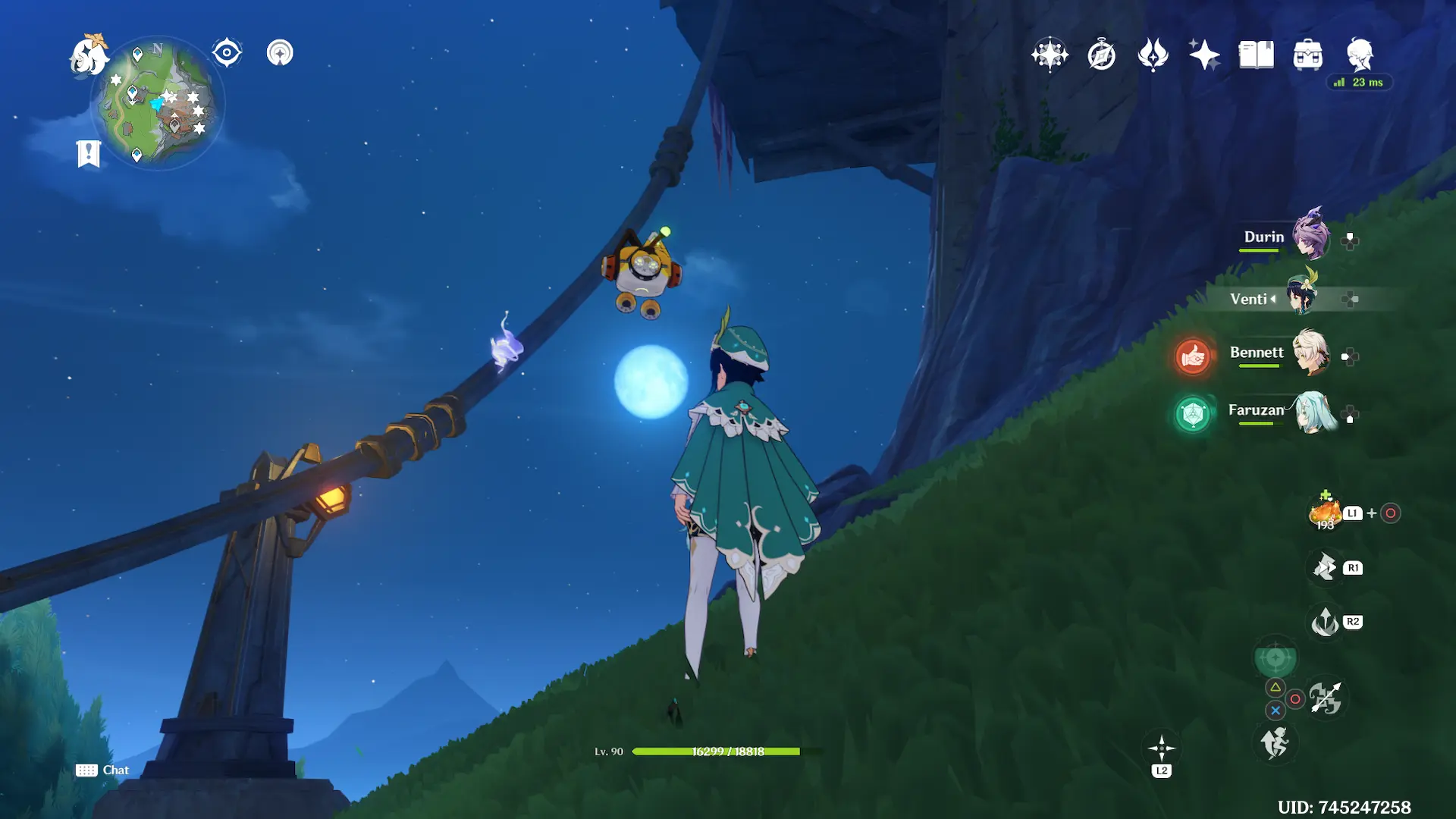Trigger Bennett's red elemental burst icon
This screenshot has width=1456, height=819.
point(1192,356)
